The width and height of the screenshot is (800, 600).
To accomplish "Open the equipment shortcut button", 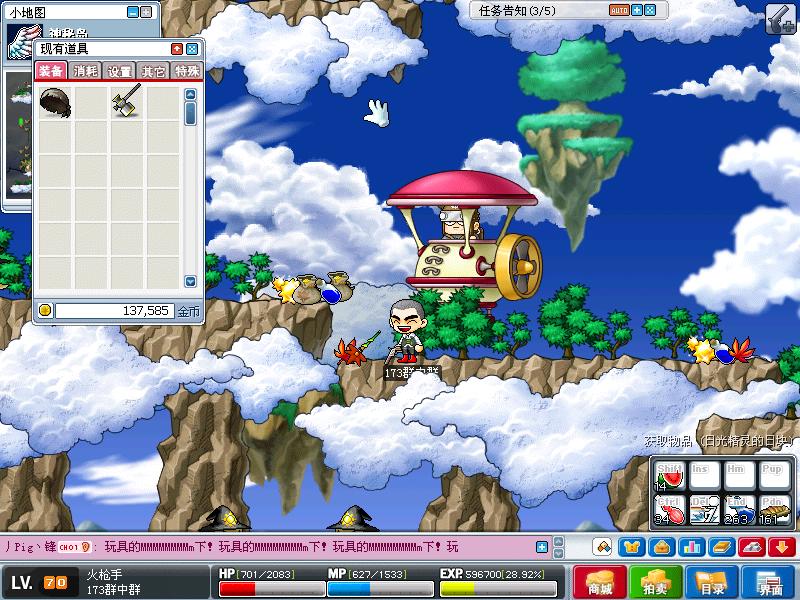I will [x=631, y=546].
